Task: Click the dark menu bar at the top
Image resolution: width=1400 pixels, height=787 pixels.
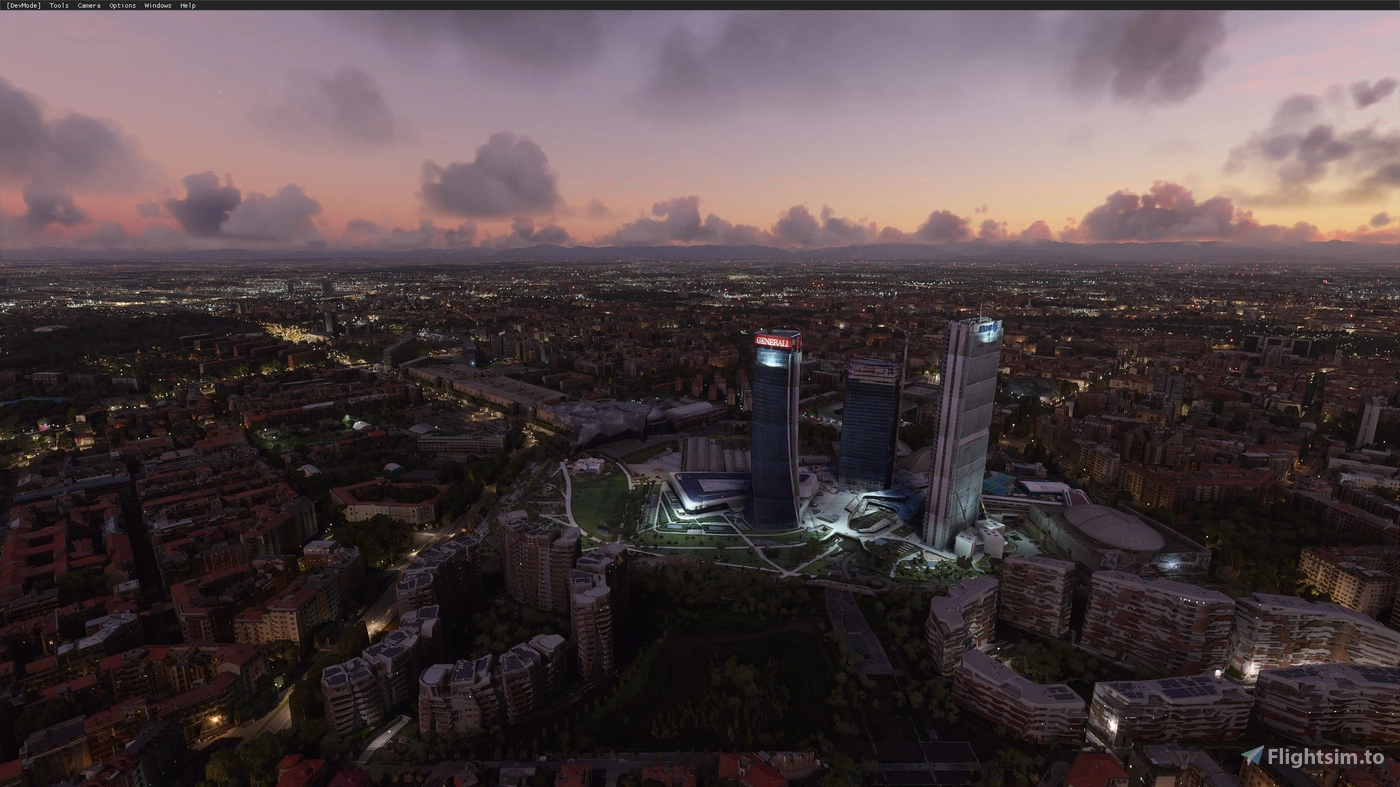Action: (x=600, y=5)
